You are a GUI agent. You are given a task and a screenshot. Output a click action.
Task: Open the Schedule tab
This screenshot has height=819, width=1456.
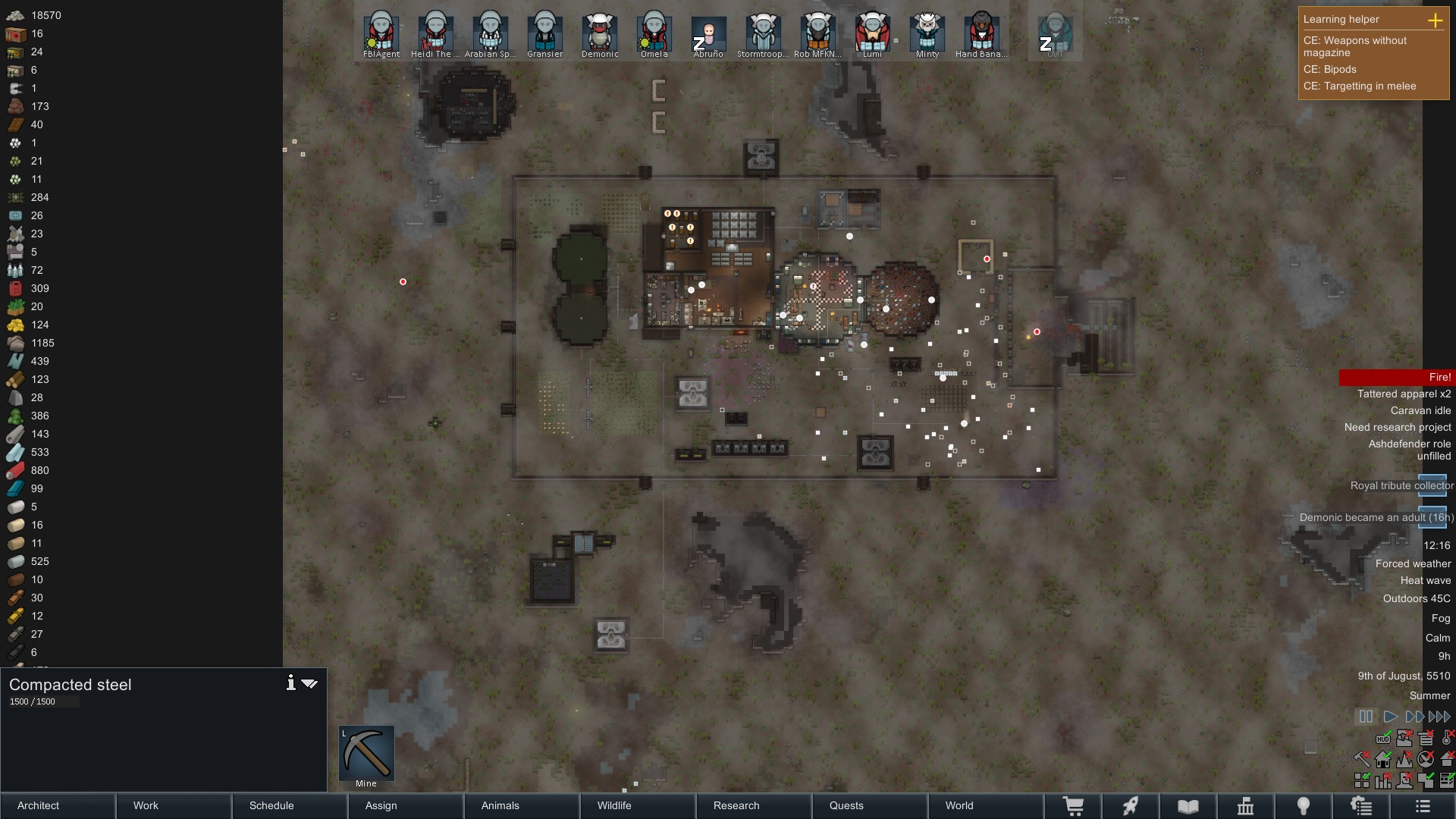pyautogui.click(x=290, y=805)
